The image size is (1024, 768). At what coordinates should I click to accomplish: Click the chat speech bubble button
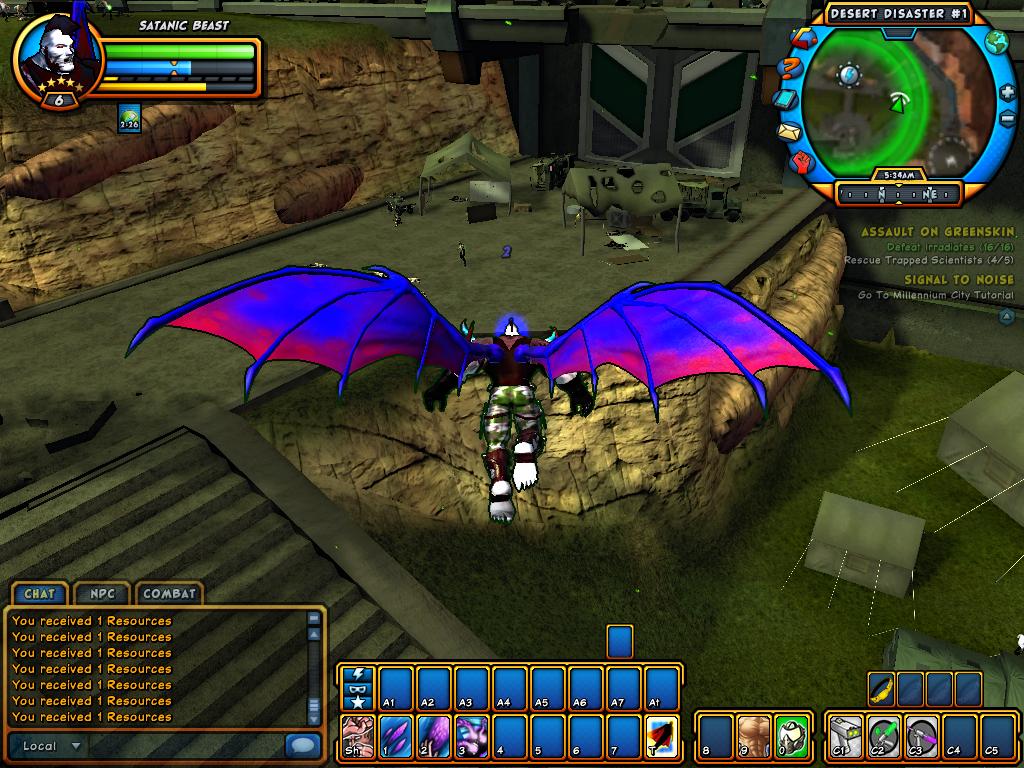click(x=301, y=745)
